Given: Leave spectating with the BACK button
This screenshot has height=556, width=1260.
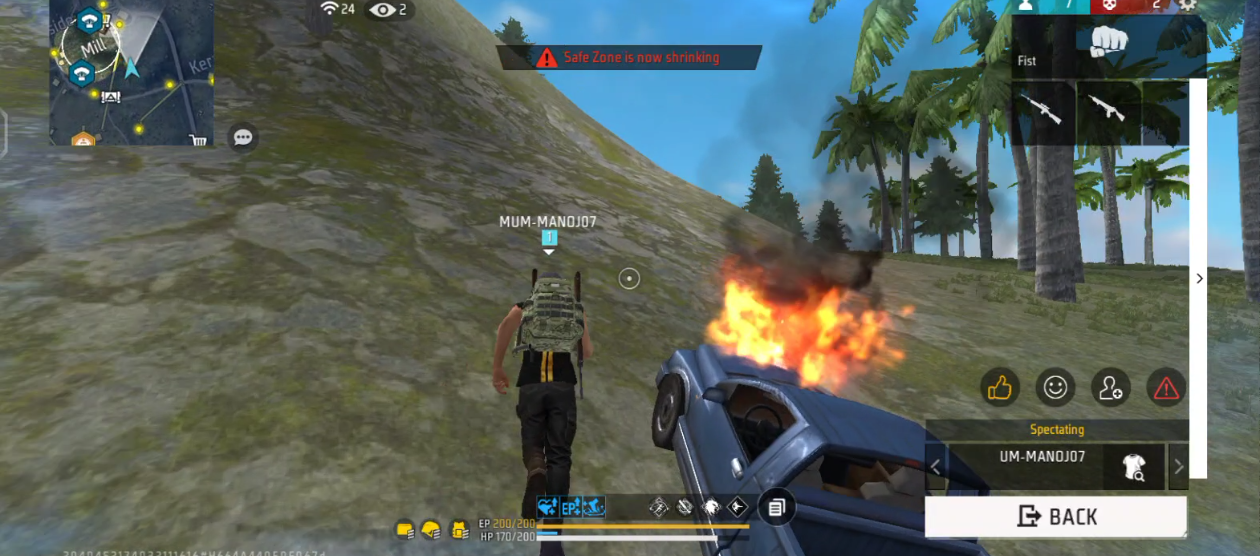Looking at the screenshot, I should (x=1056, y=516).
